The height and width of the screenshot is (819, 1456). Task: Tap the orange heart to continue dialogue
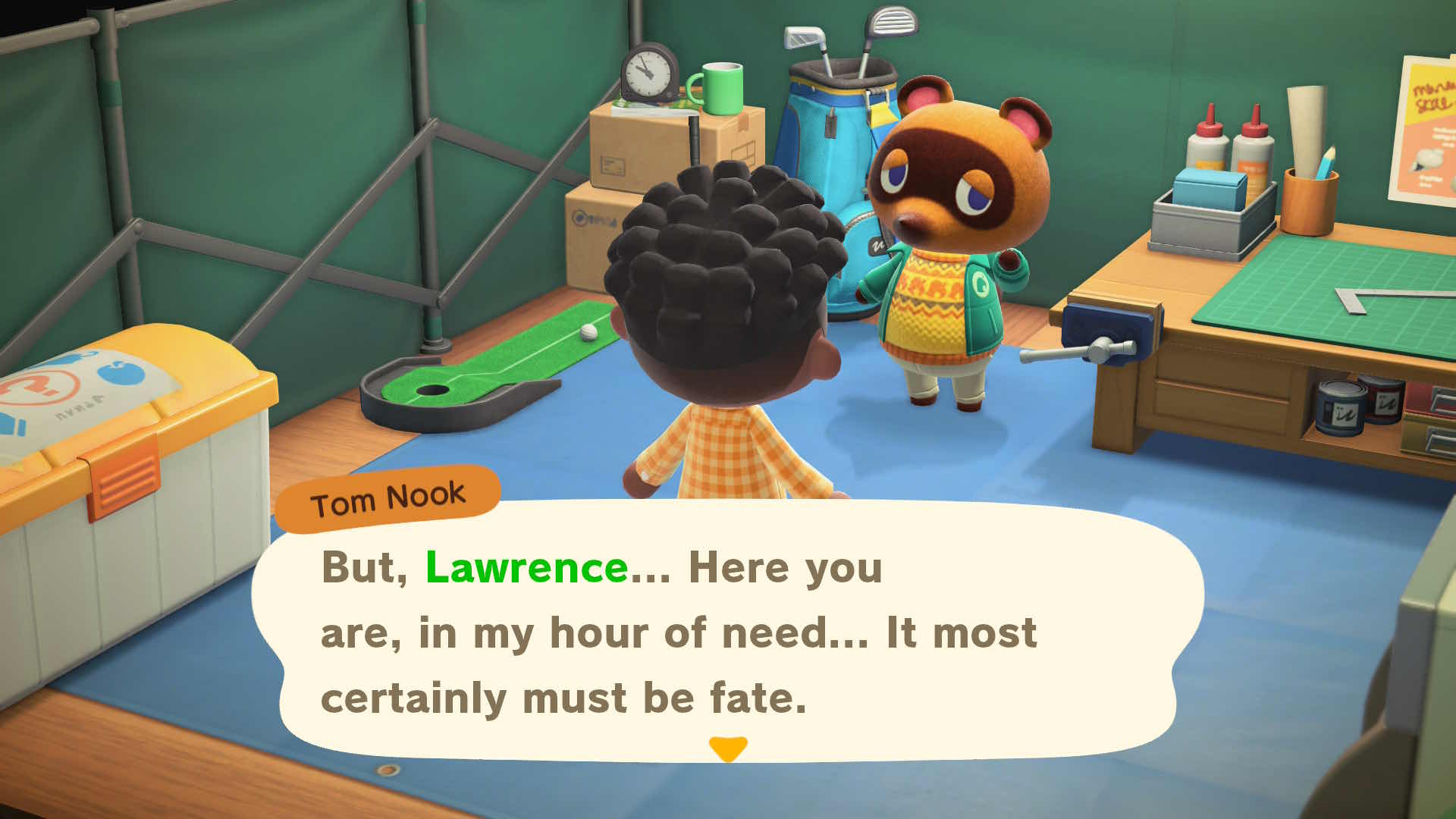coord(728,749)
